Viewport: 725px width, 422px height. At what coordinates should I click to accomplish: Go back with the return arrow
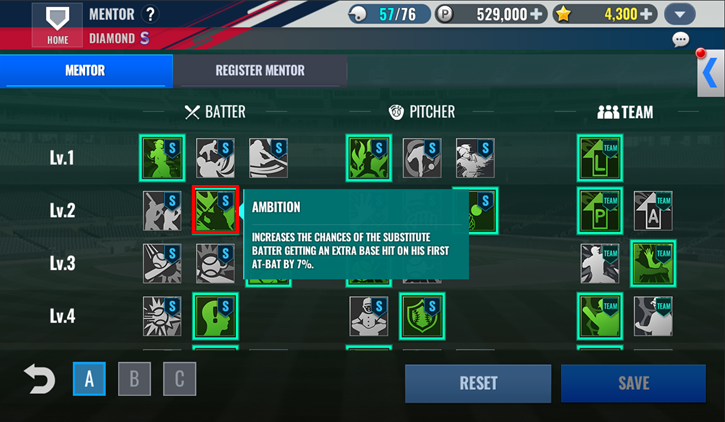click(39, 380)
